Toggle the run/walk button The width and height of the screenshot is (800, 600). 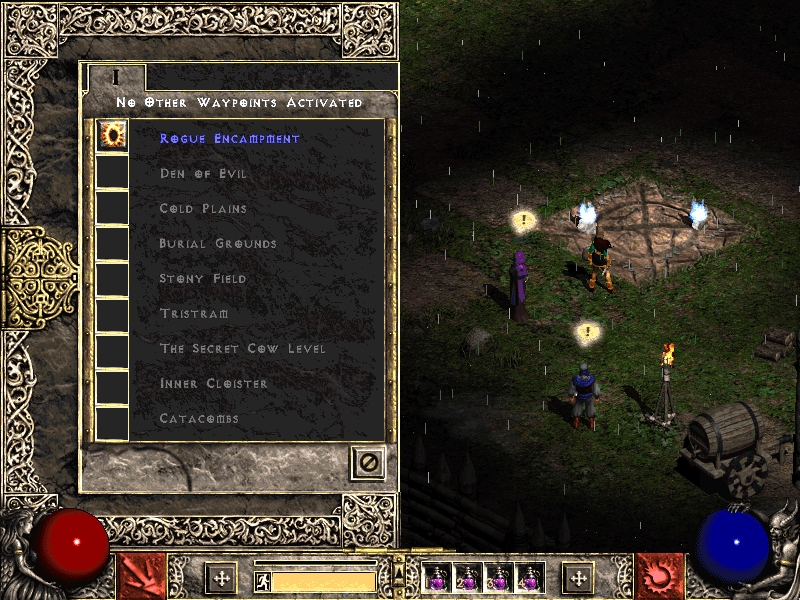coord(263,581)
